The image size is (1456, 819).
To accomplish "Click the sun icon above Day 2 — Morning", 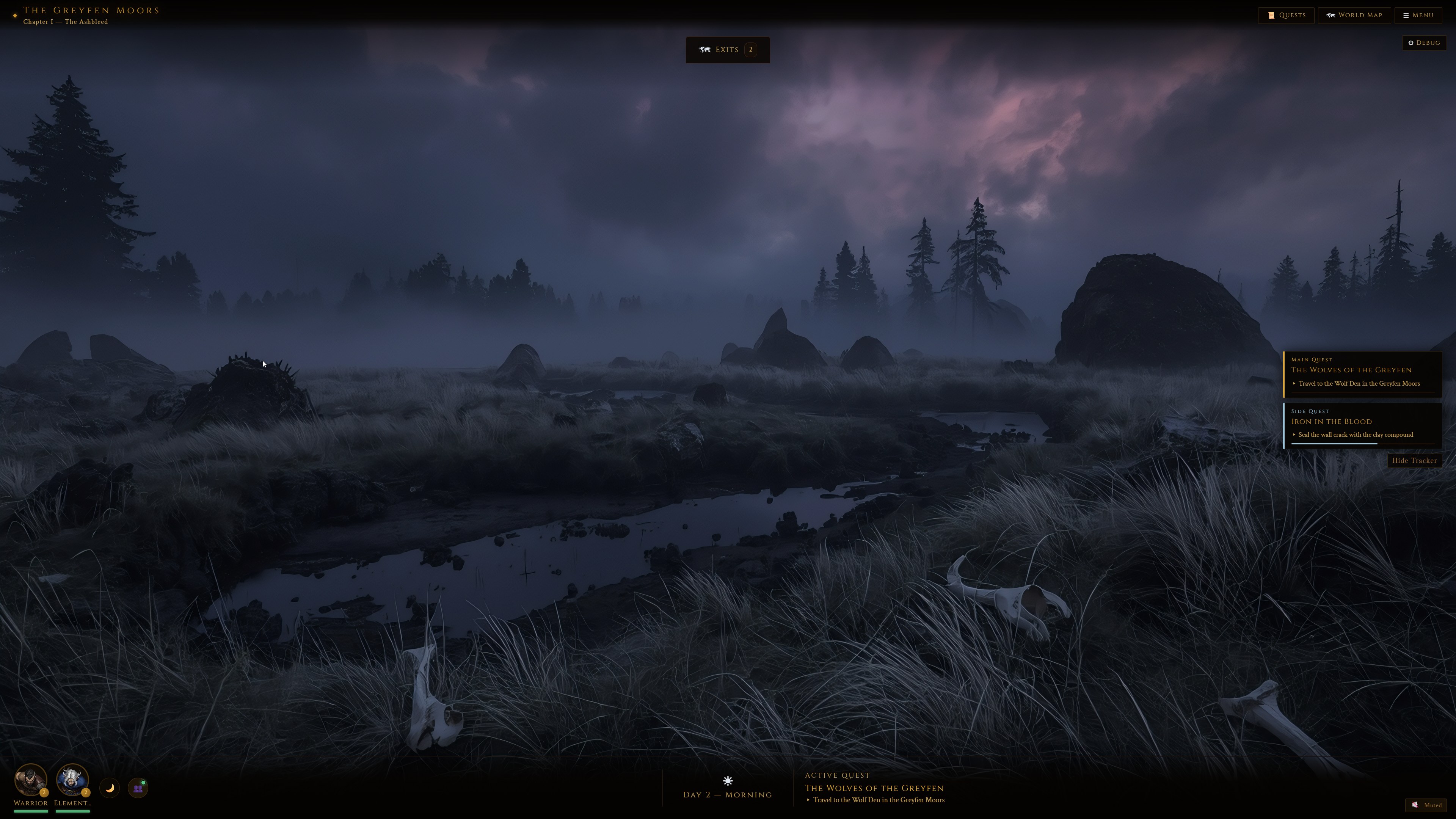I will point(728,781).
